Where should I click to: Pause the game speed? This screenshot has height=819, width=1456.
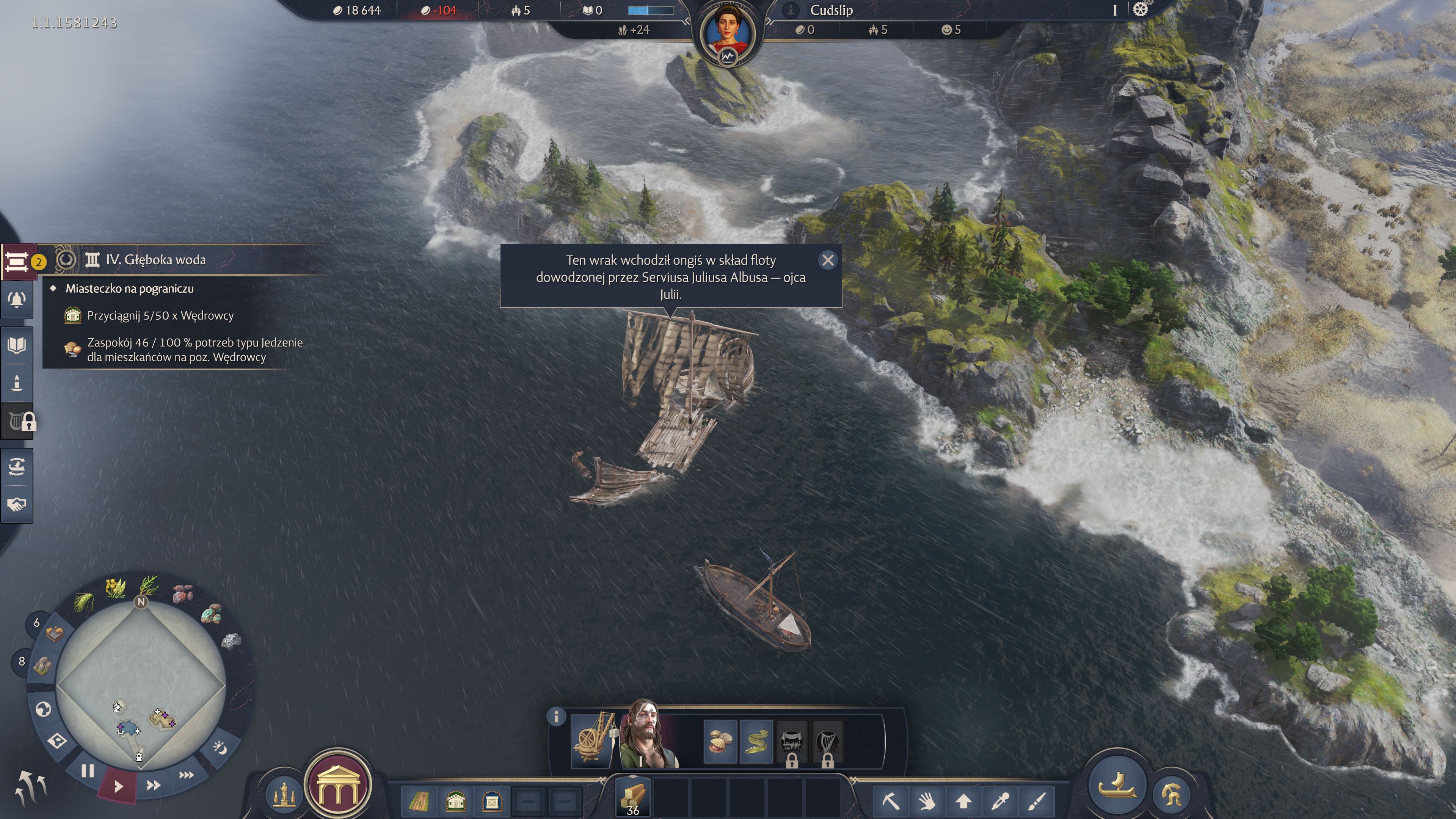(x=87, y=770)
